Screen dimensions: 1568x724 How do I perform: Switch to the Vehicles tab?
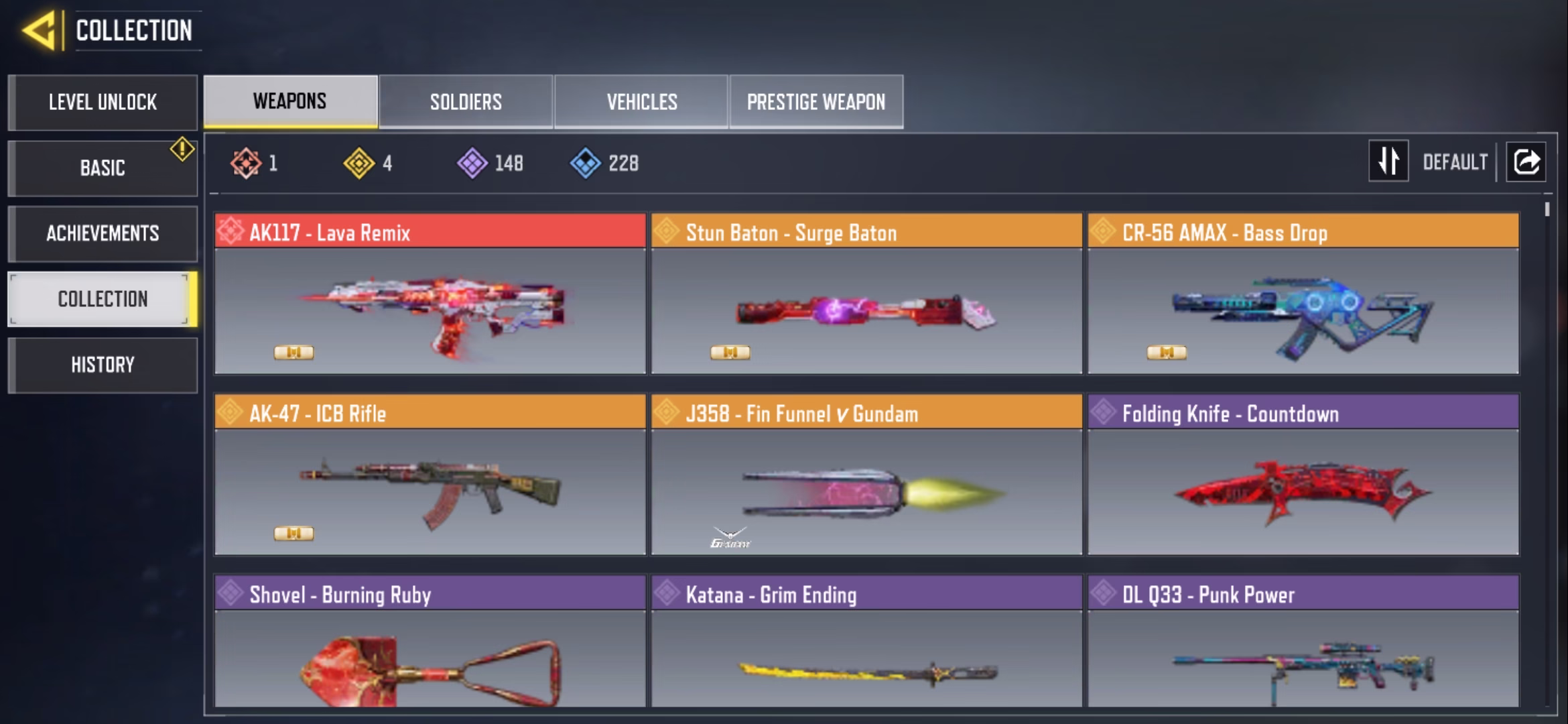pyautogui.click(x=641, y=102)
